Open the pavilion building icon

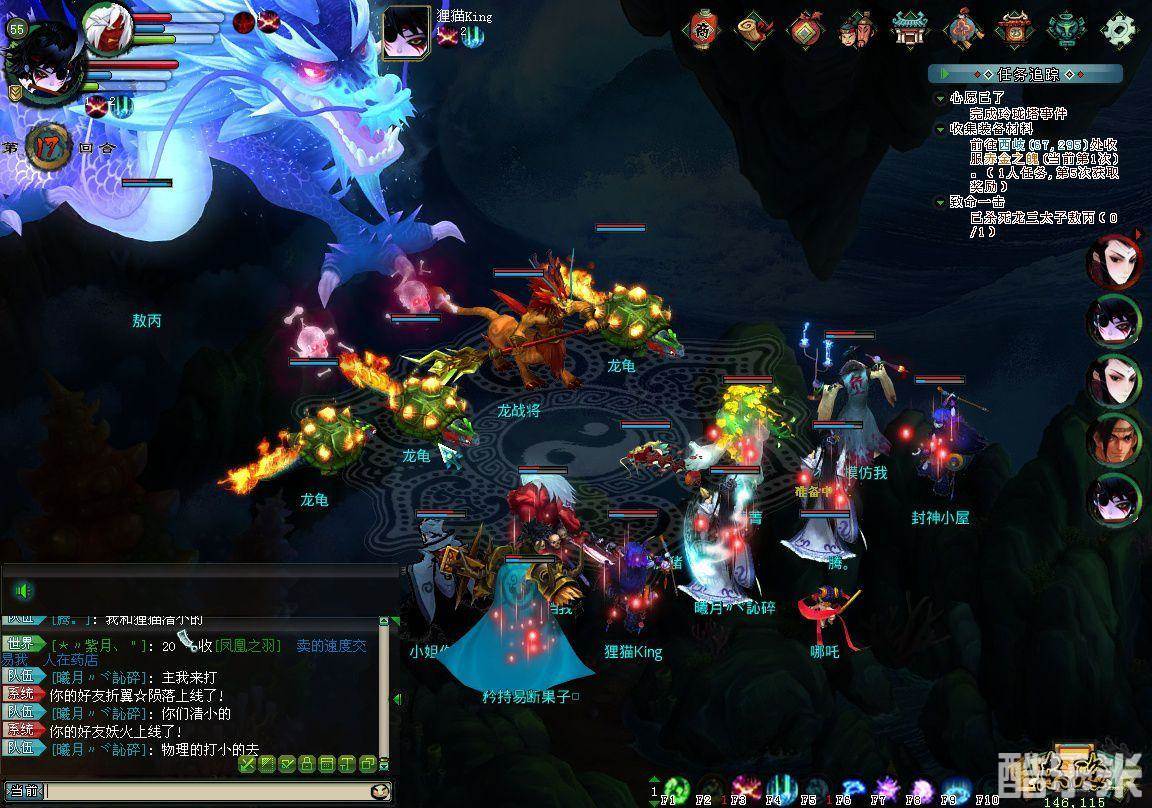pyautogui.click(x=910, y=30)
